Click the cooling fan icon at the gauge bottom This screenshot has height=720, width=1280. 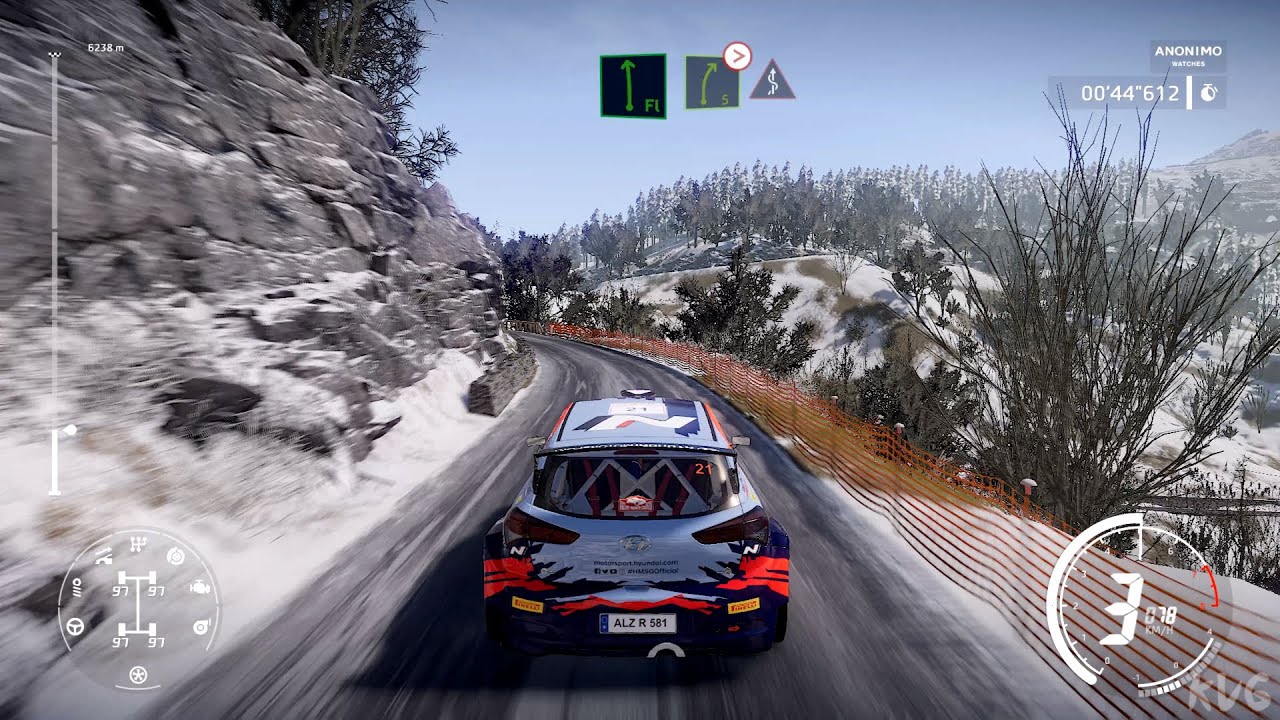pyautogui.click(x=138, y=675)
